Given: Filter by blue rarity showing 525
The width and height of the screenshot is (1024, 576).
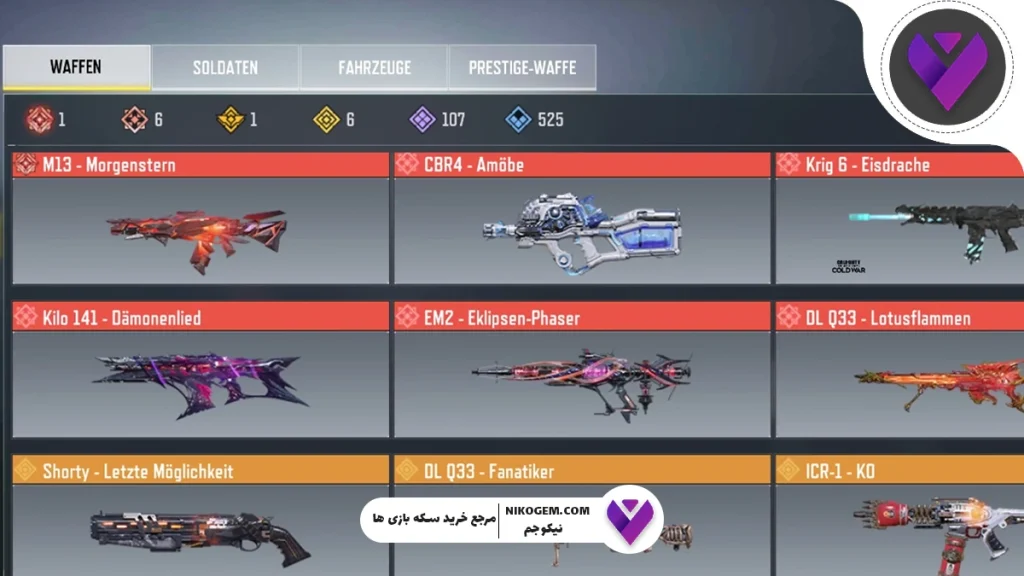Looking at the screenshot, I should (x=535, y=120).
